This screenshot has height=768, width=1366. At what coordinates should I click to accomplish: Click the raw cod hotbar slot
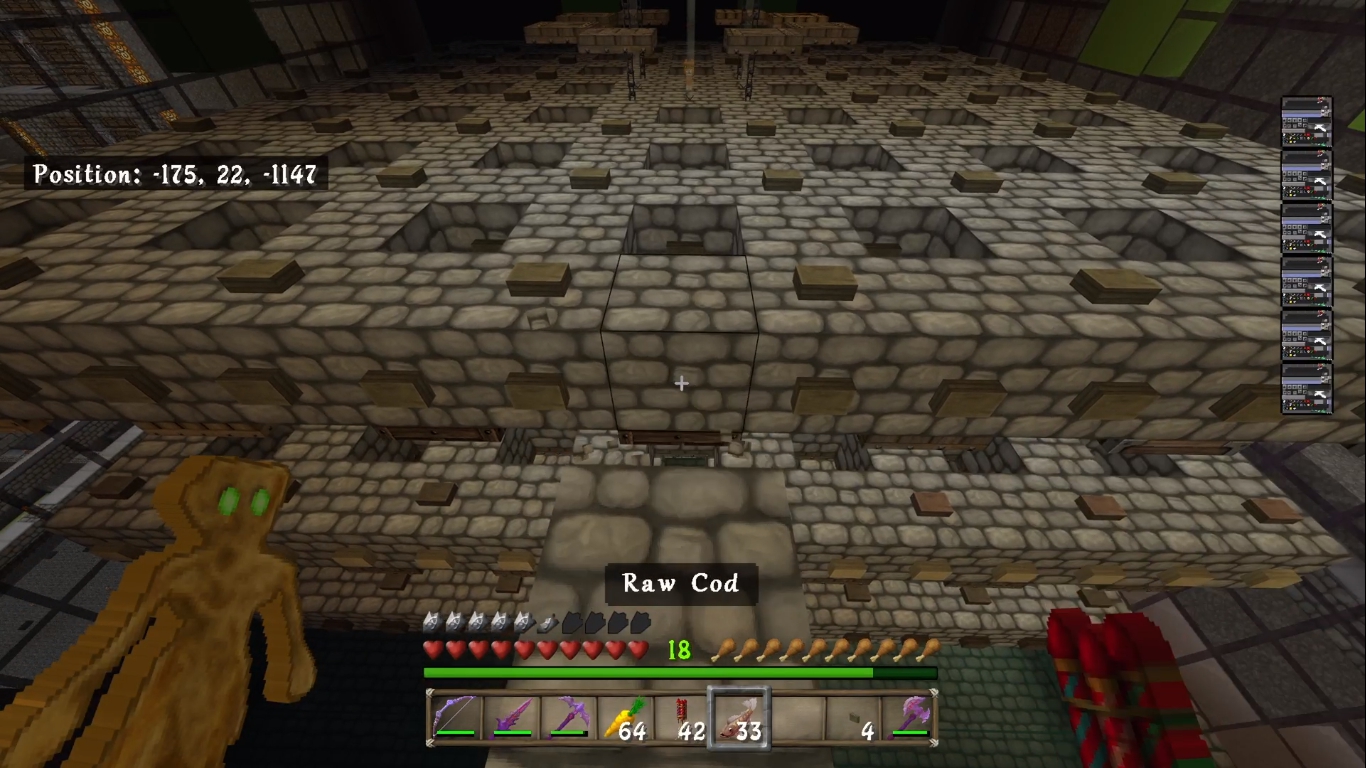(738, 718)
